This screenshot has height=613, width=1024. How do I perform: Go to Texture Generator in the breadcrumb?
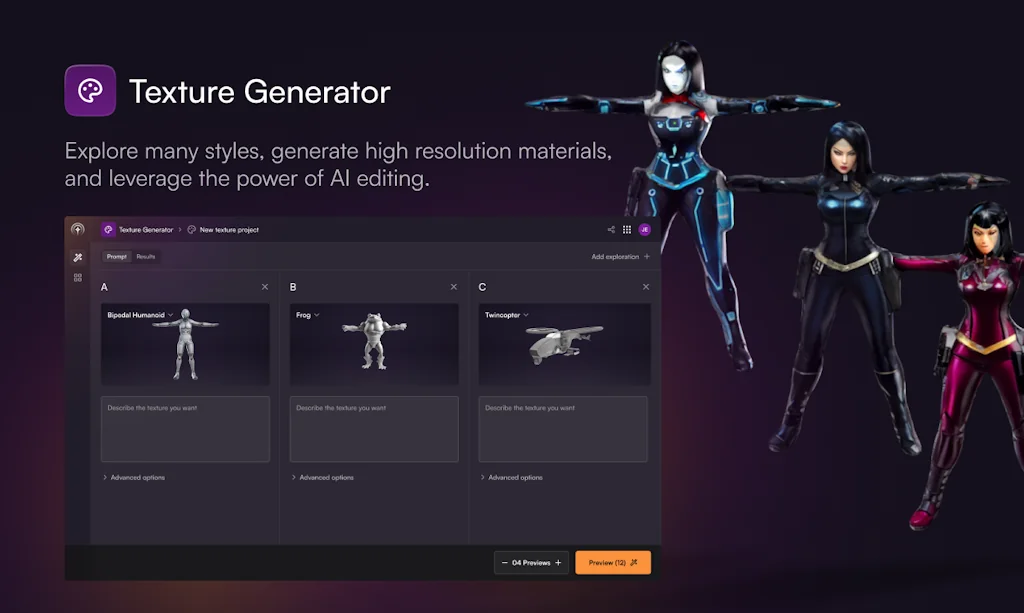point(145,230)
